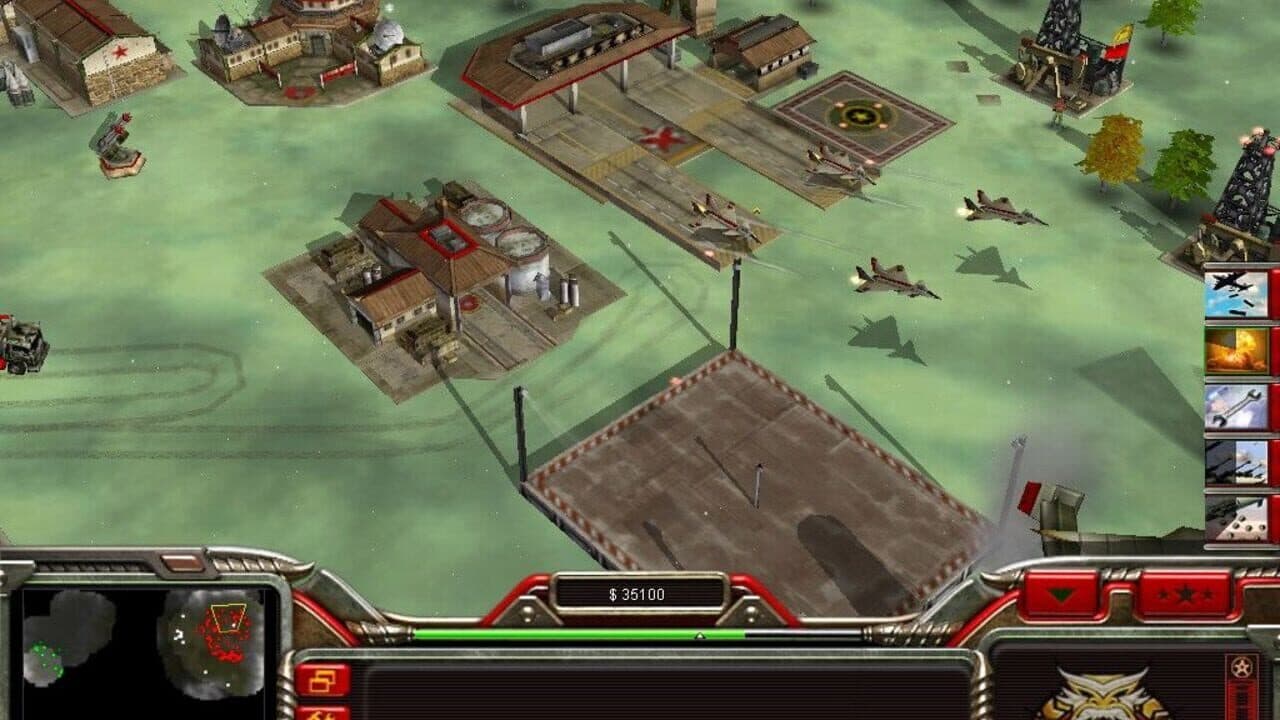Screen dimensions: 1280x720
Task: Activate the carpet bombing support power icon
Action: tap(1235, 295)
